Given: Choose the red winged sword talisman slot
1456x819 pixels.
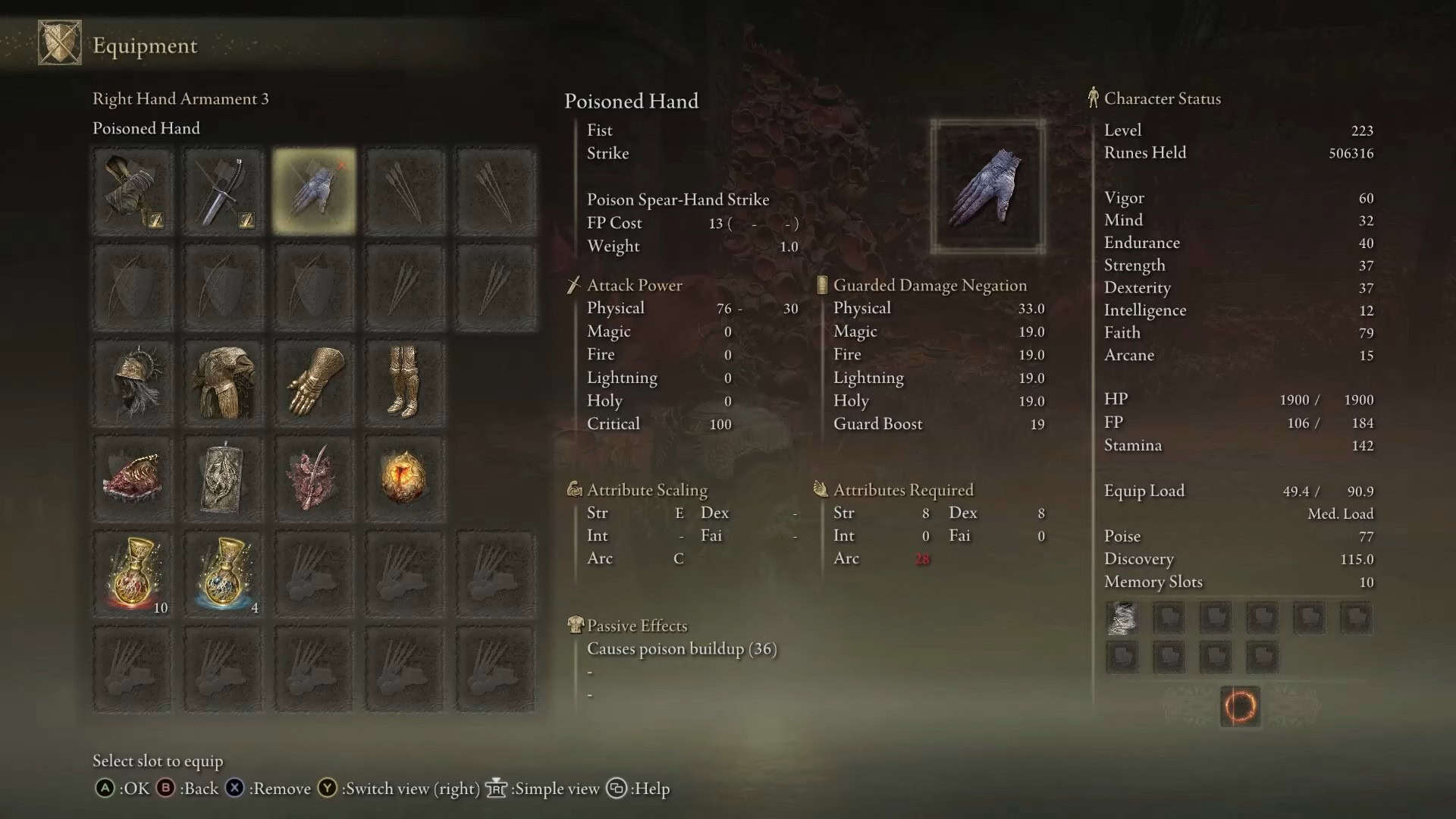Looking at the screenshot, I should pos(314,478).
